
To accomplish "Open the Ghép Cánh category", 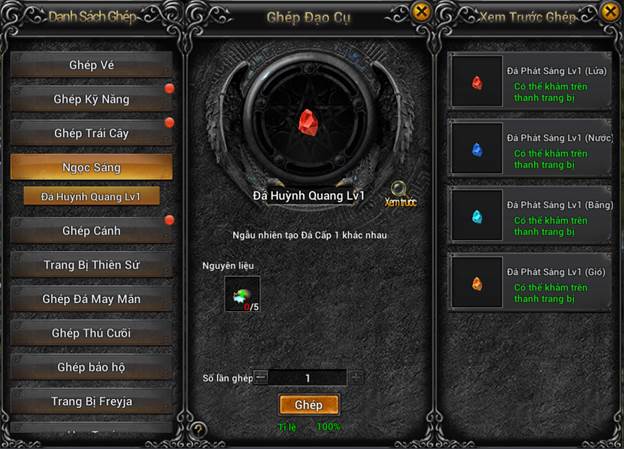I will point(92,231).
